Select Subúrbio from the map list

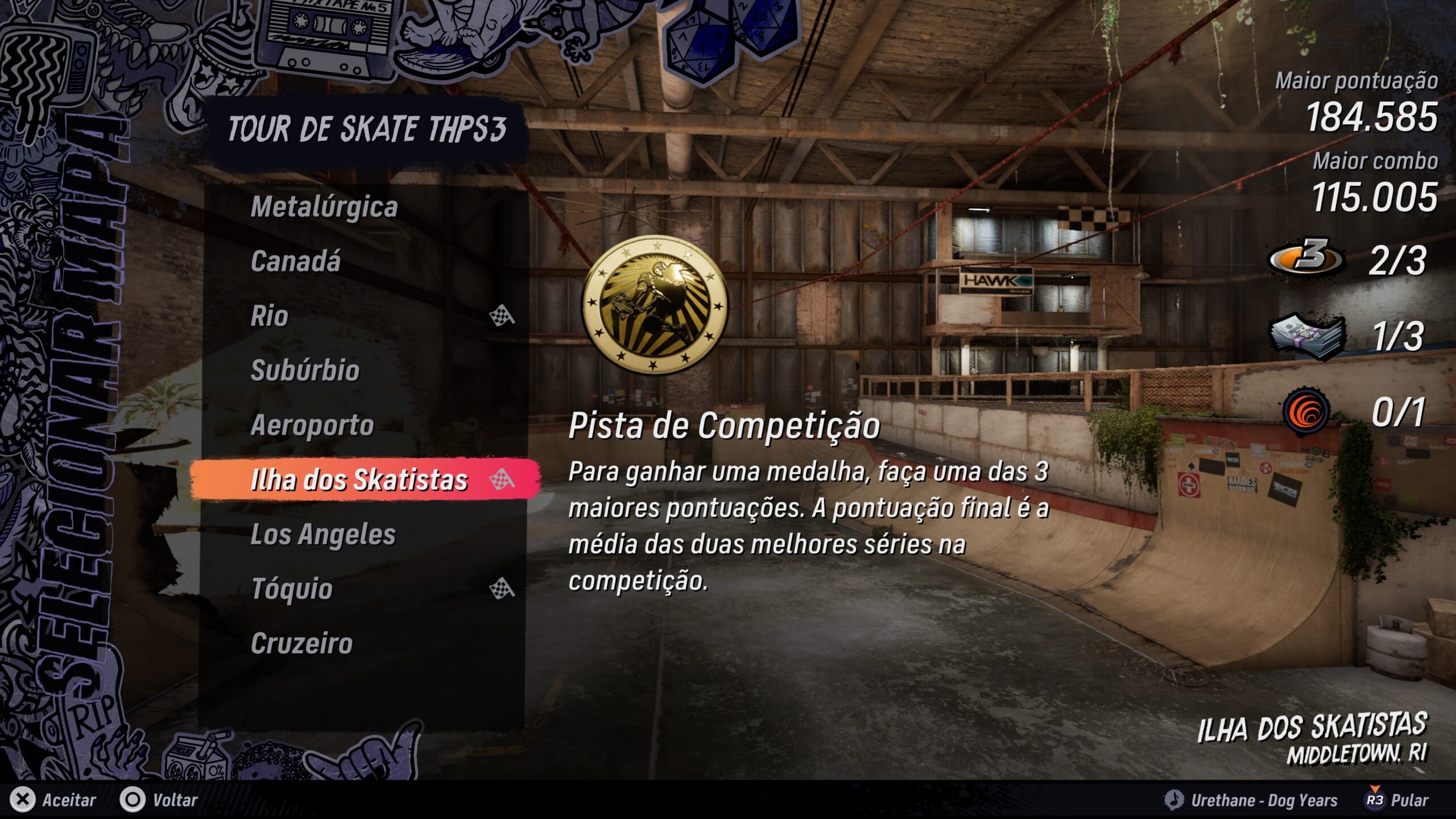tap(305, 370)
